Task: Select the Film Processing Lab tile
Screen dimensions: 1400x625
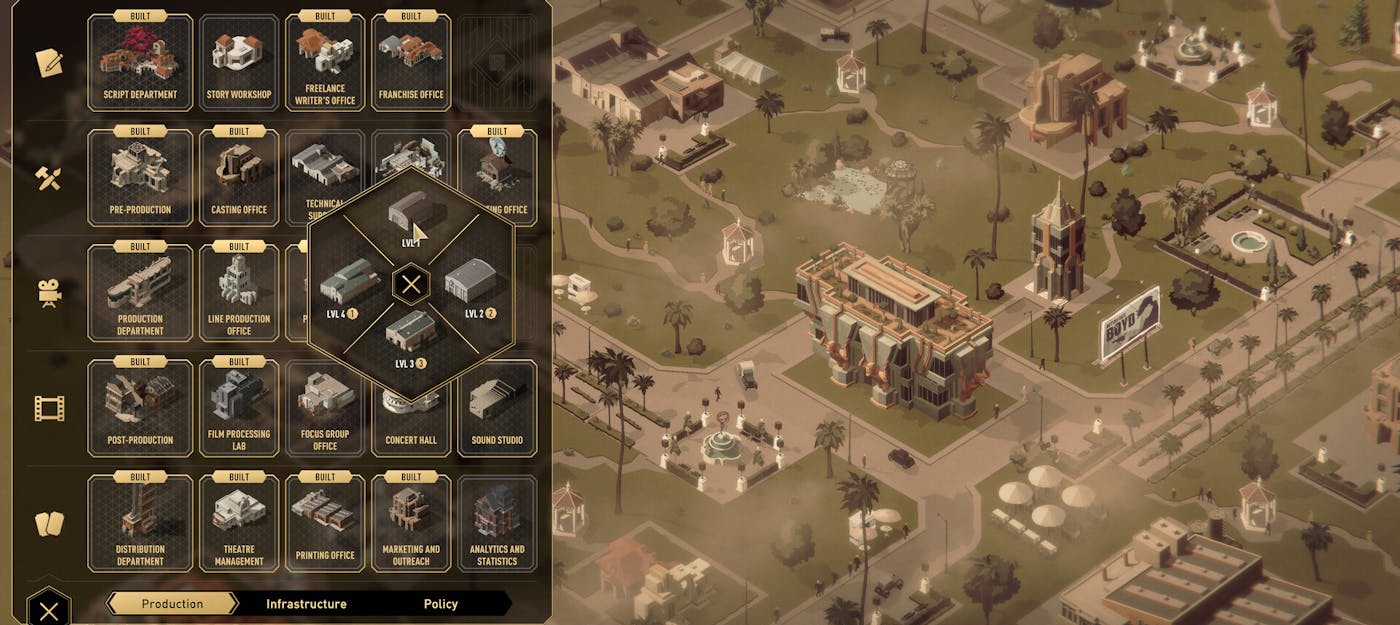Action: coord(239,408)
